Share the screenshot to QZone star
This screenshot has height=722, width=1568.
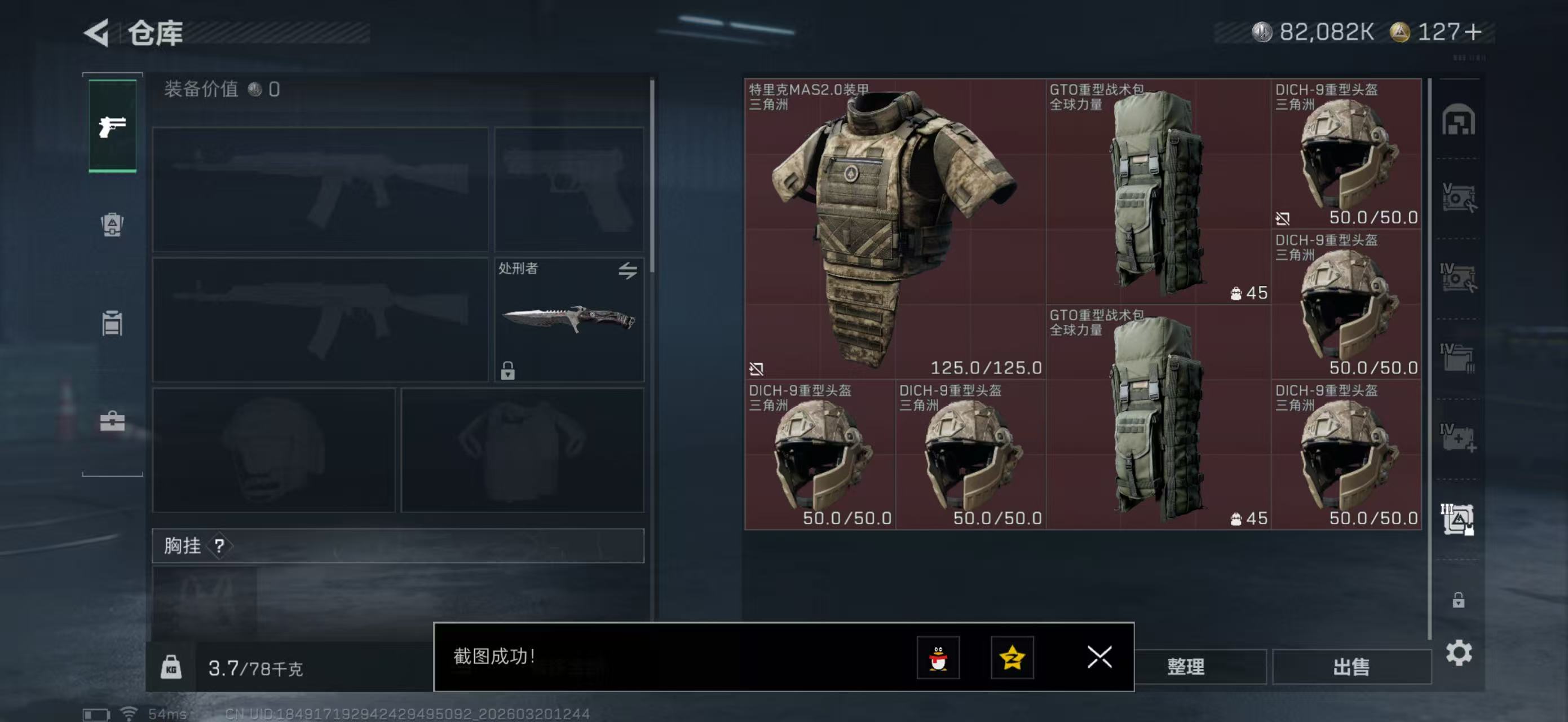tap(1012, 658)
